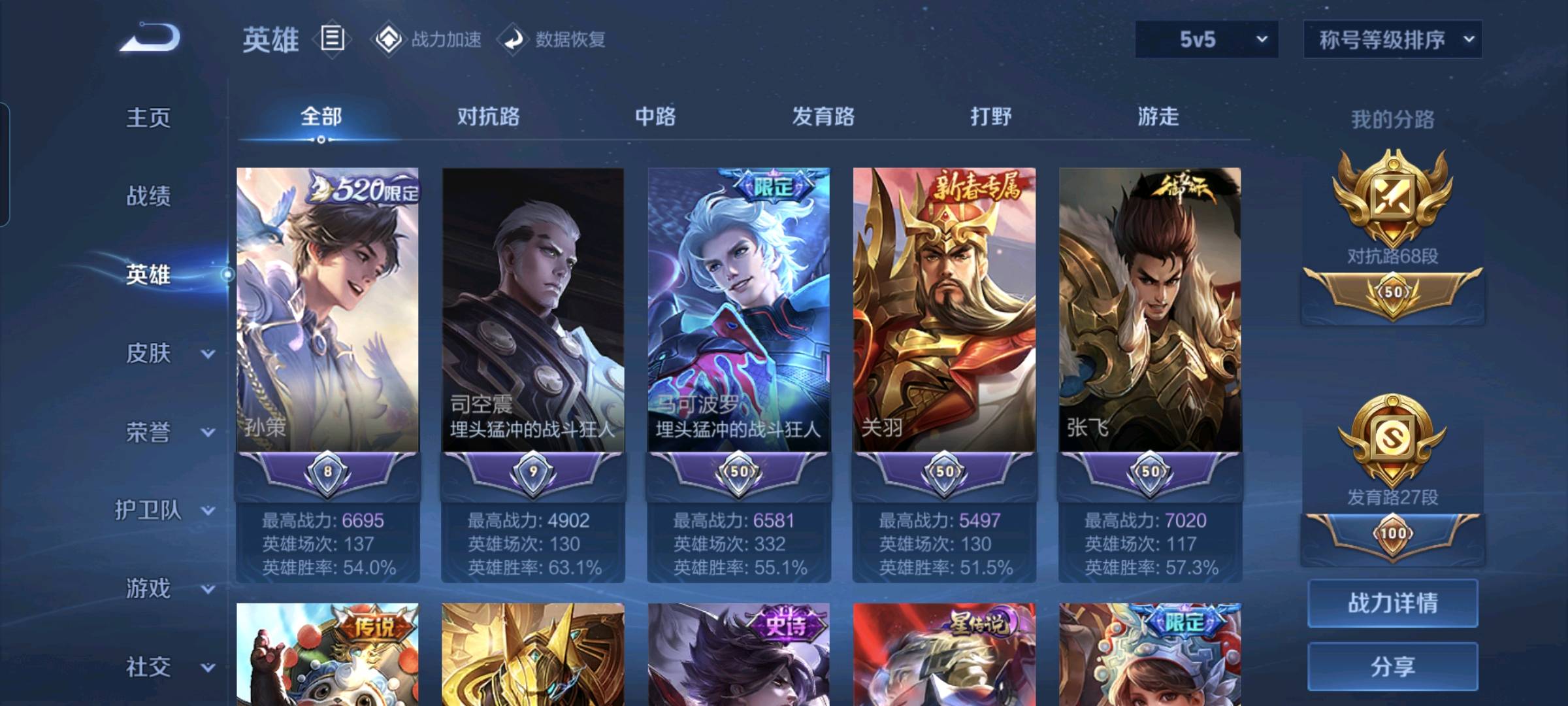Viewport: 1568px width, 706px height.
Task: Switch to the 发育路 tab
Action: (x=823, y=116)
